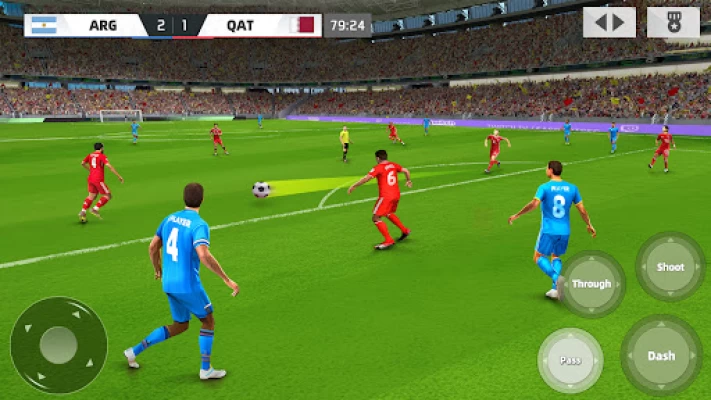Tap the Through pass button
The image size is (711, 400).
(x=591, y=284)
